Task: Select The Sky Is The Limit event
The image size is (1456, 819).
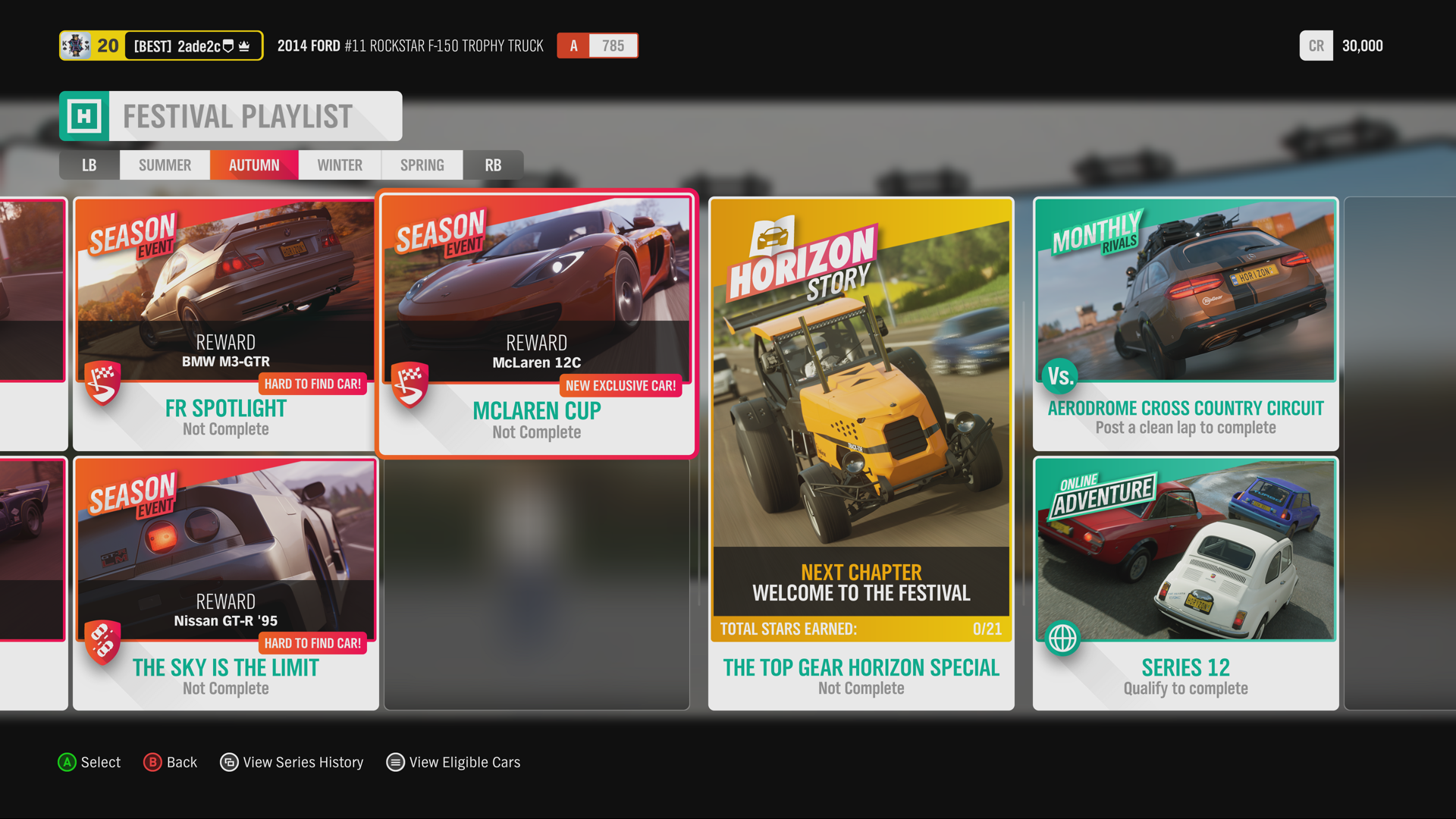Action: click(x=225, y=584)
